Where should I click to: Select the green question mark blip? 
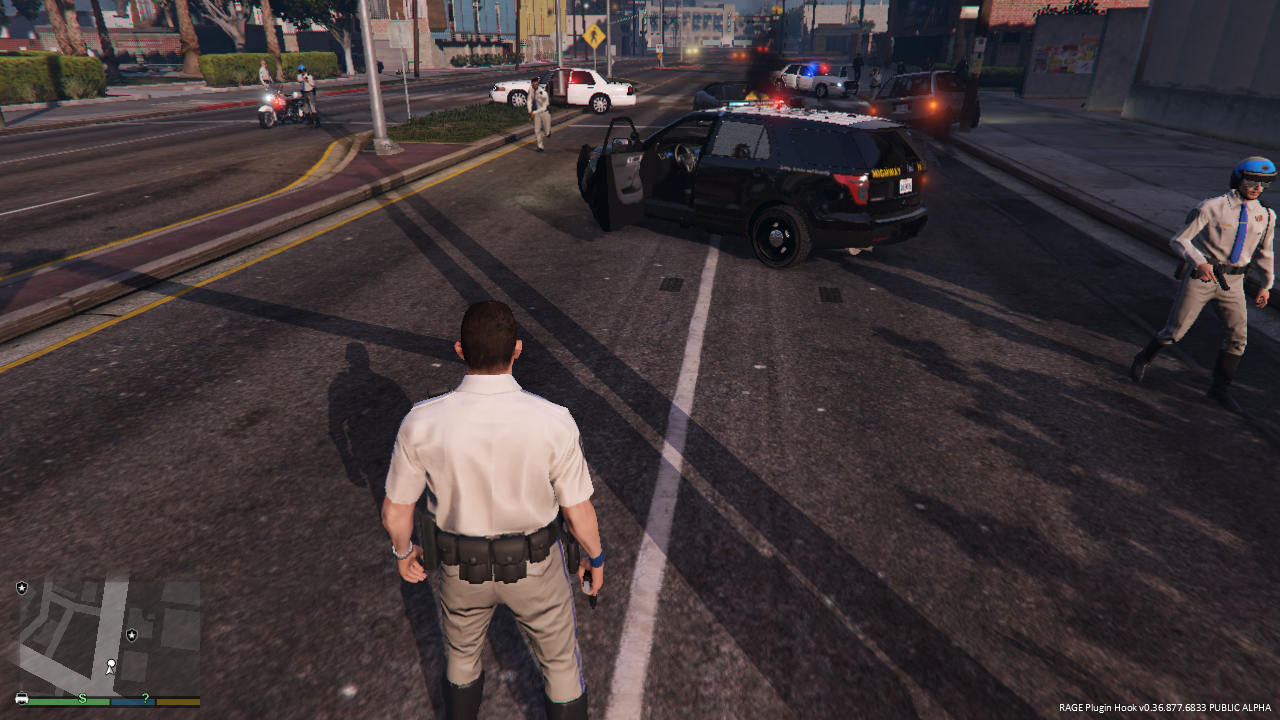[146, 698]
